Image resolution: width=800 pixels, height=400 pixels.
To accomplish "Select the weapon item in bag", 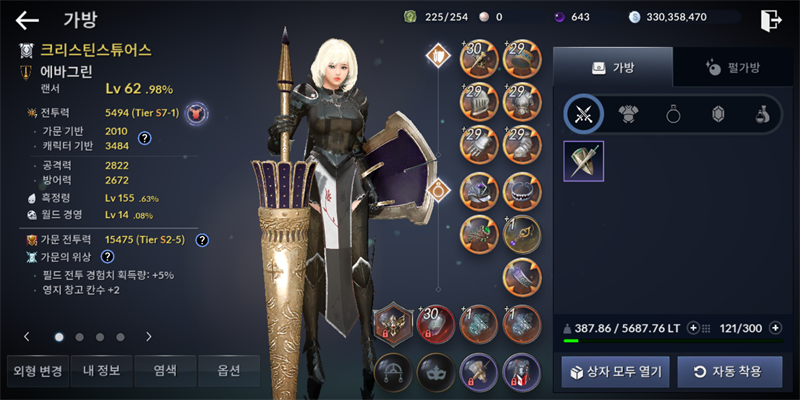I will point(583,161).
